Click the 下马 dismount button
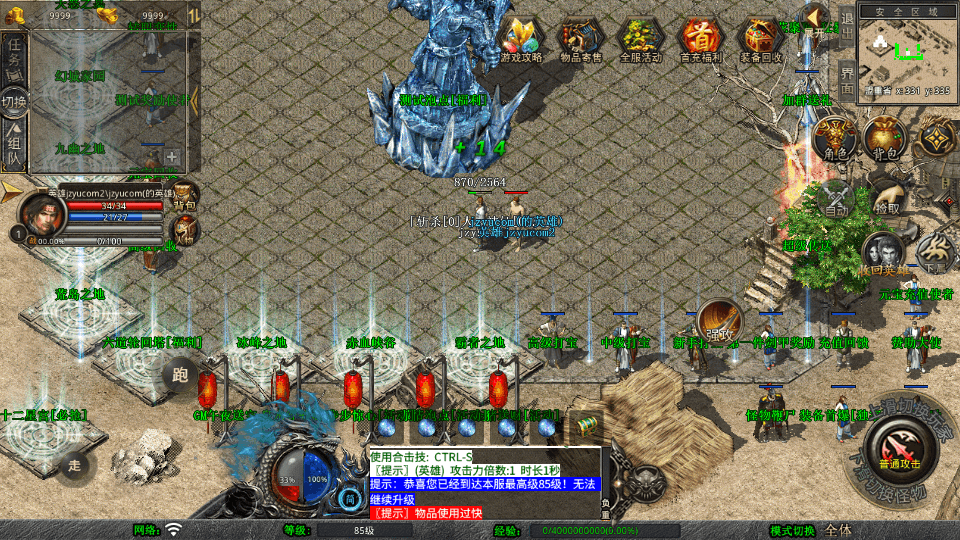Screen dimensions: 960x540 pyautogui.click(x=935, y=252)
